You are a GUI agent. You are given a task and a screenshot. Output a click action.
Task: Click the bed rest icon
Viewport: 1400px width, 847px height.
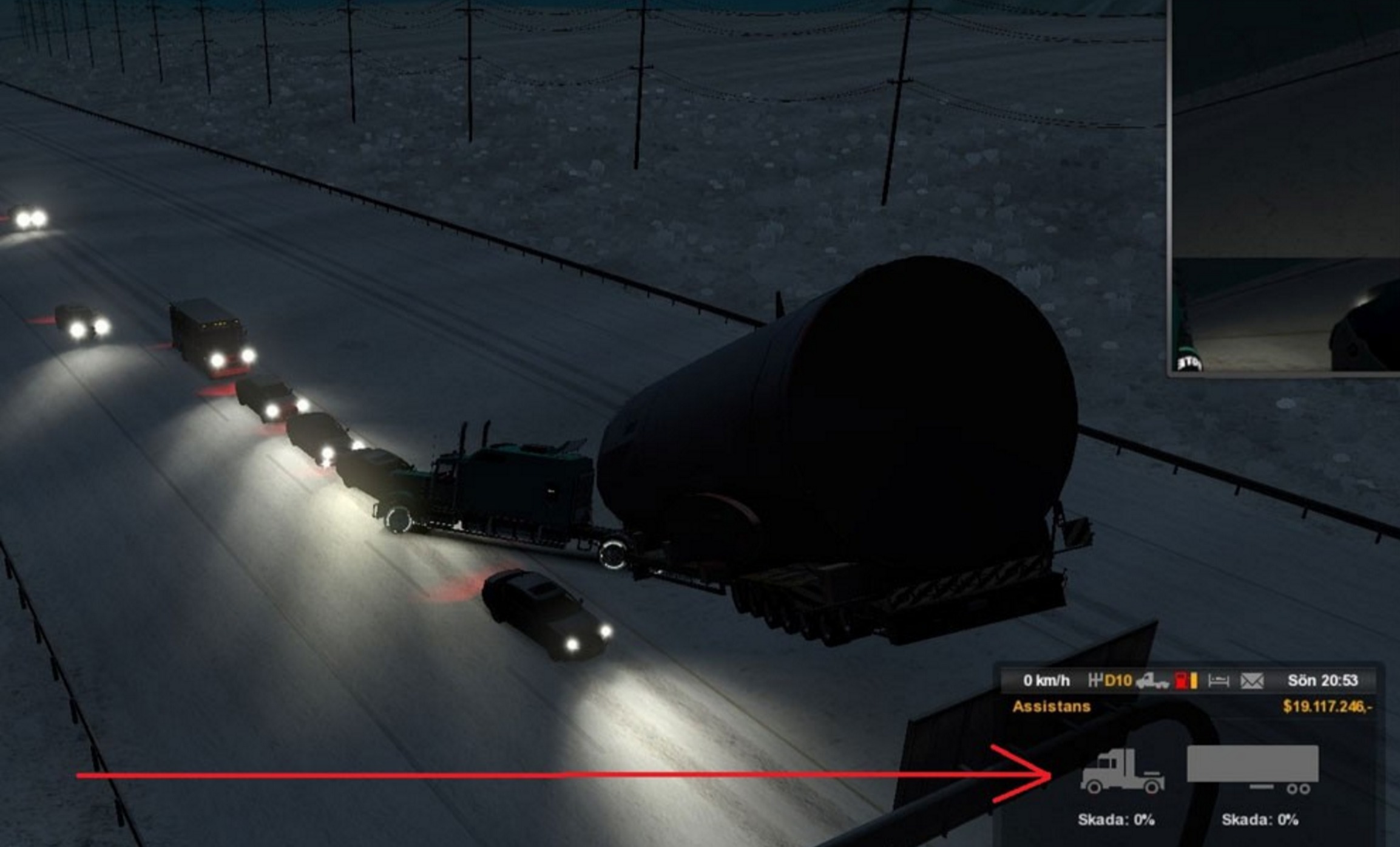click(1218, 681)
